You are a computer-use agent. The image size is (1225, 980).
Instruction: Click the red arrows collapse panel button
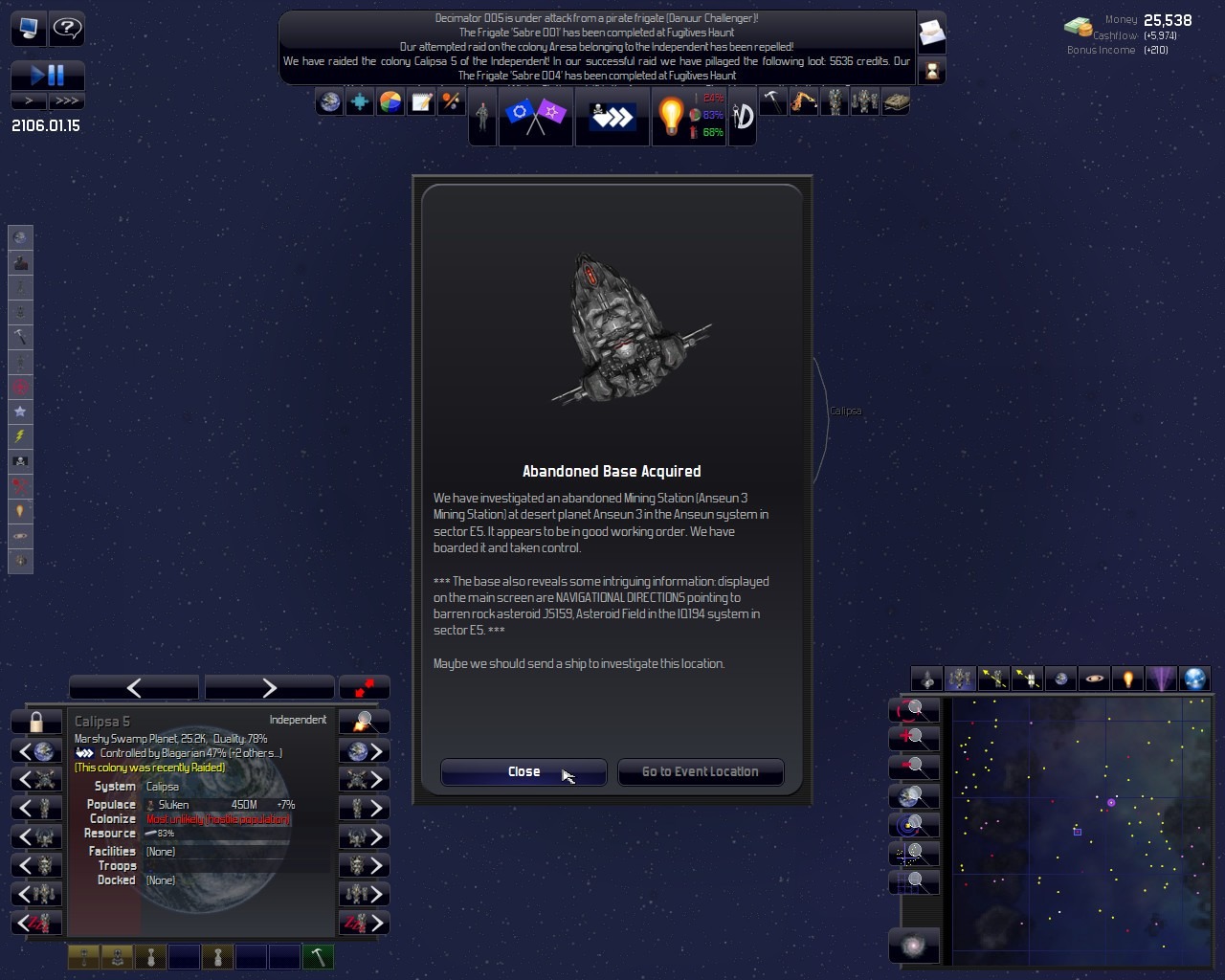click(x=364, y=687)
